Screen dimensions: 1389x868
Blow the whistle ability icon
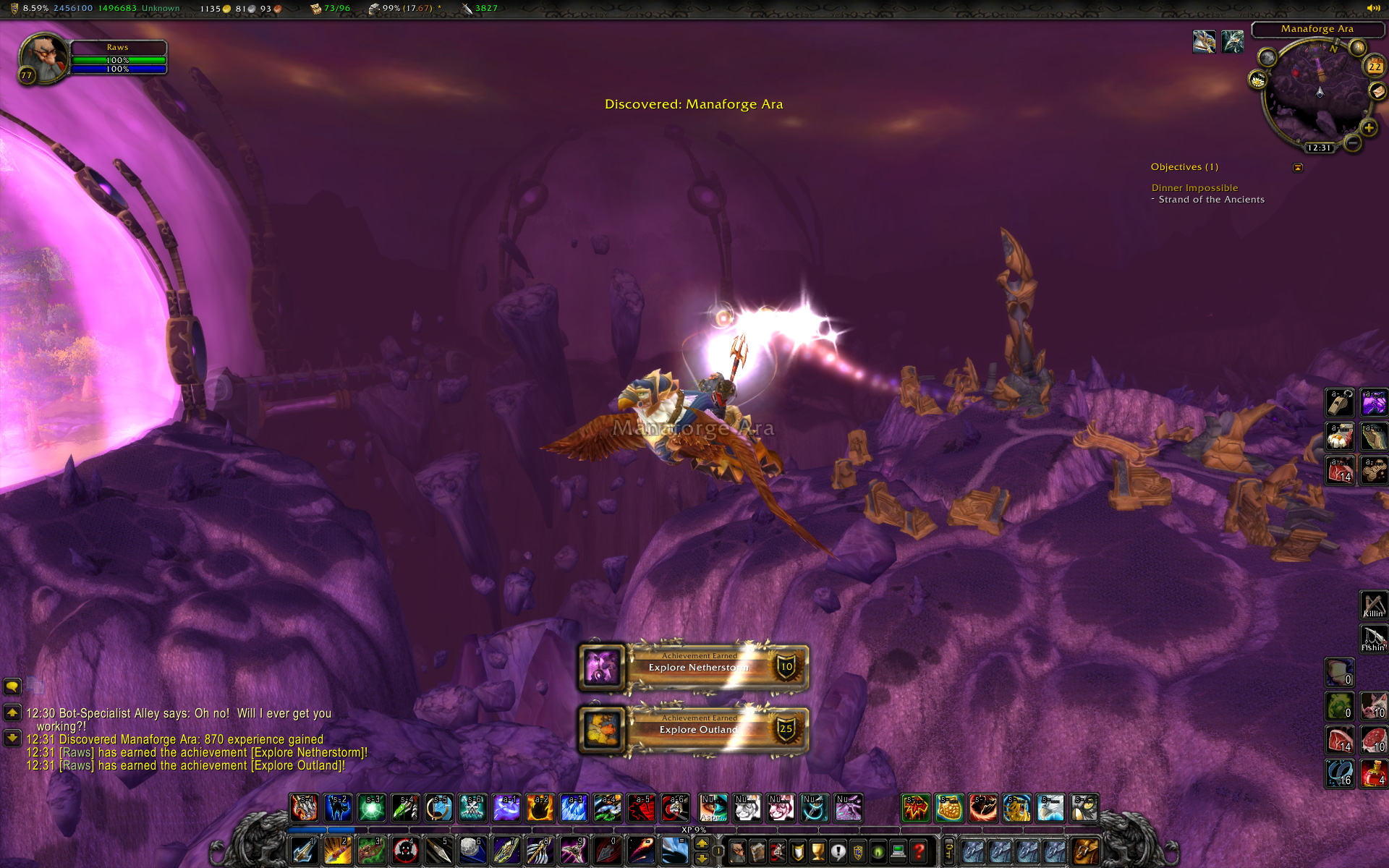(x=1339, y=403)
